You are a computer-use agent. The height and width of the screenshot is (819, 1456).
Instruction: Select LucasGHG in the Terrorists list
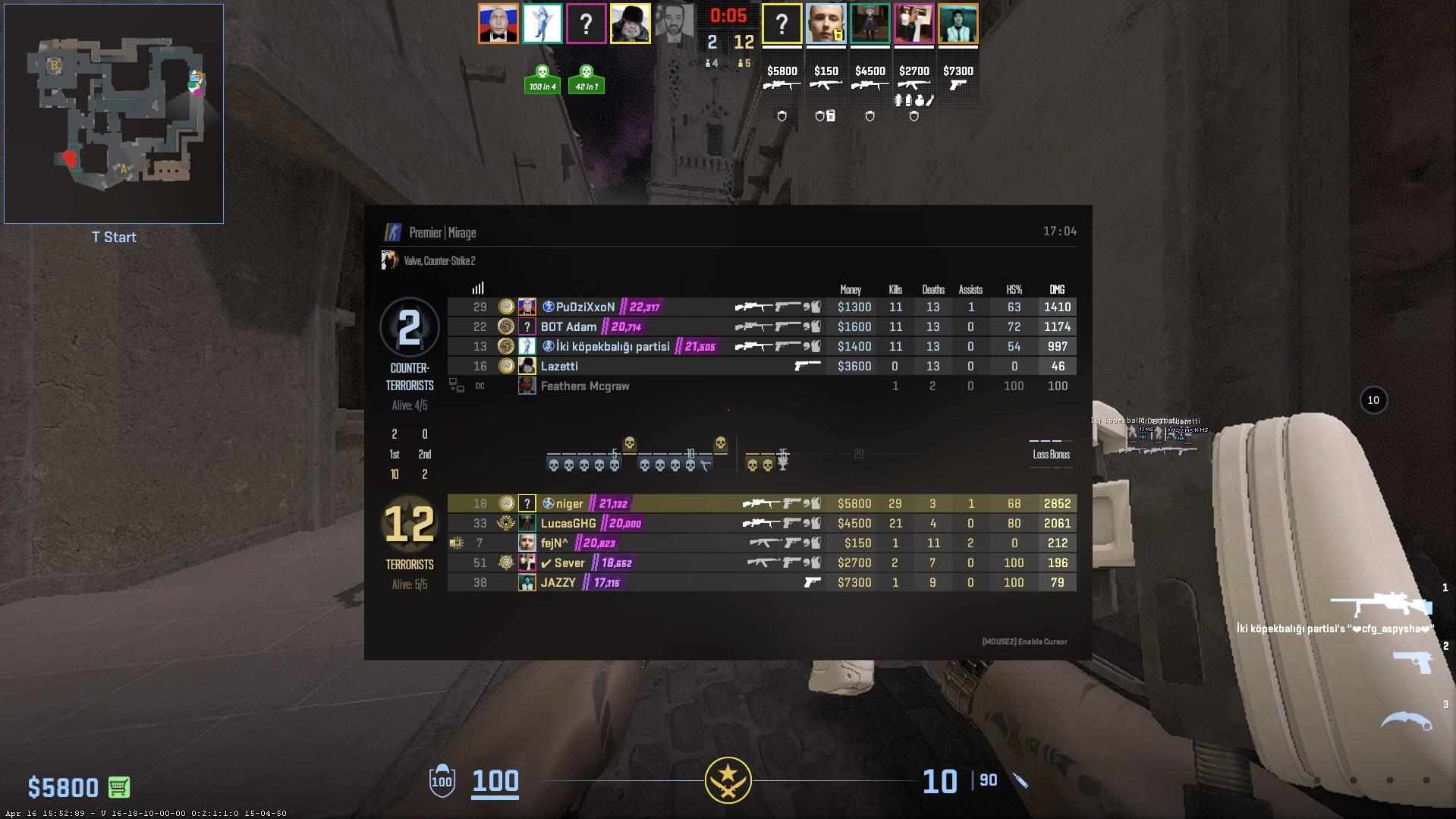click(x=568, y=524)
